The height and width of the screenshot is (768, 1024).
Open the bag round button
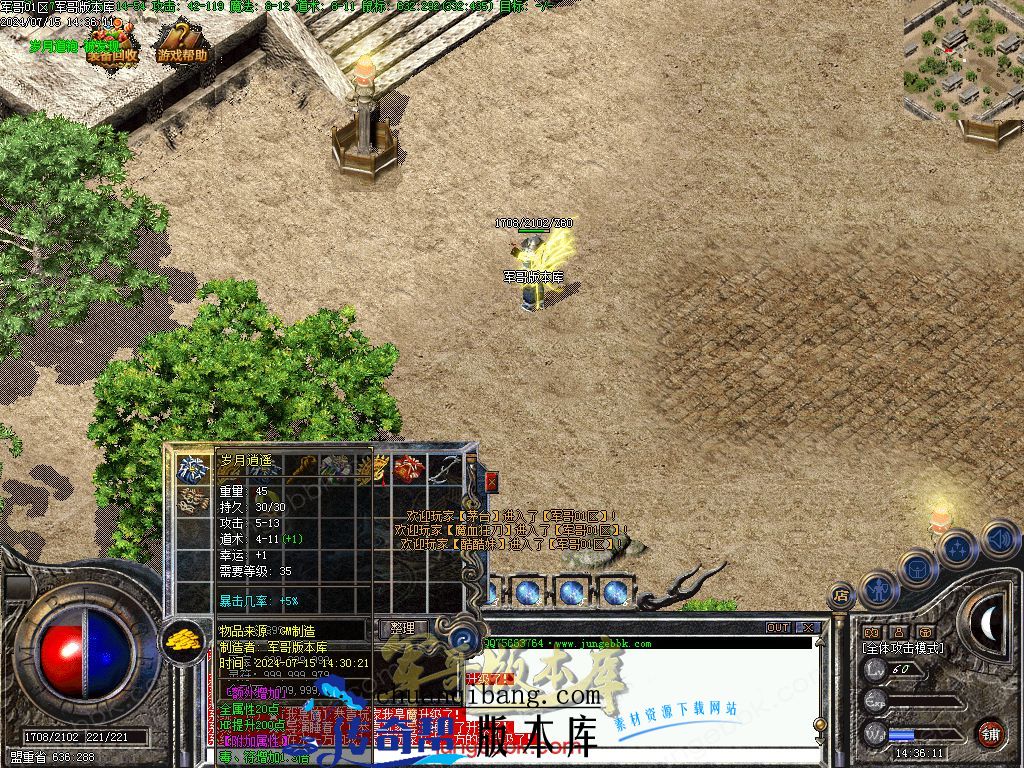918,569
